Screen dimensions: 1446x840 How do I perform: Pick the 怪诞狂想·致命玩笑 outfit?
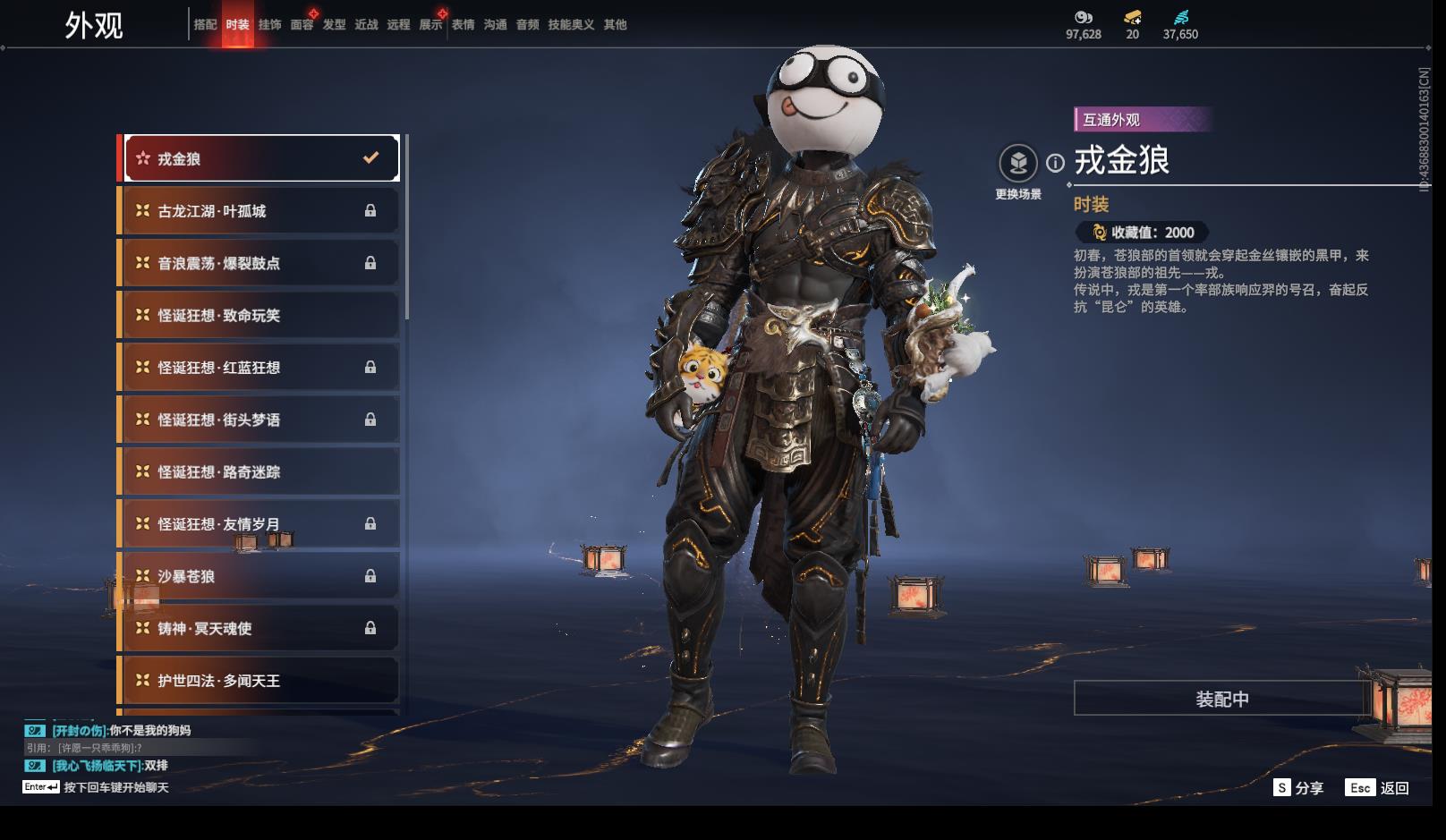click(x=260, y=315)
